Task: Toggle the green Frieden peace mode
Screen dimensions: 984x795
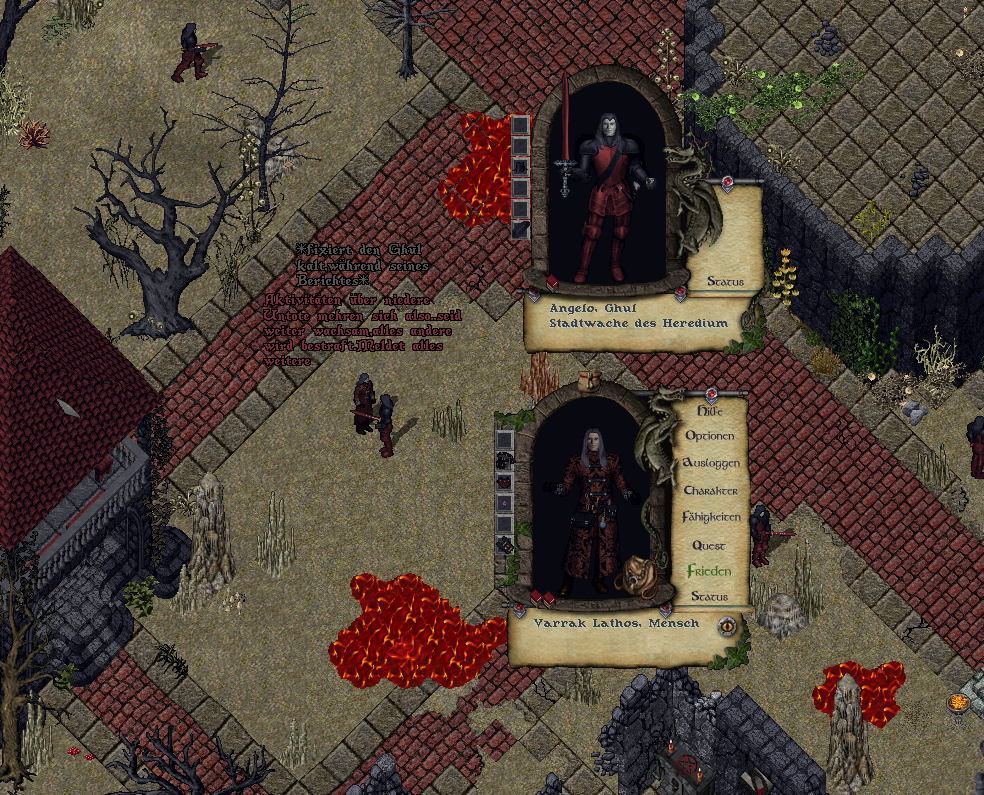Action: coord(708,571)
